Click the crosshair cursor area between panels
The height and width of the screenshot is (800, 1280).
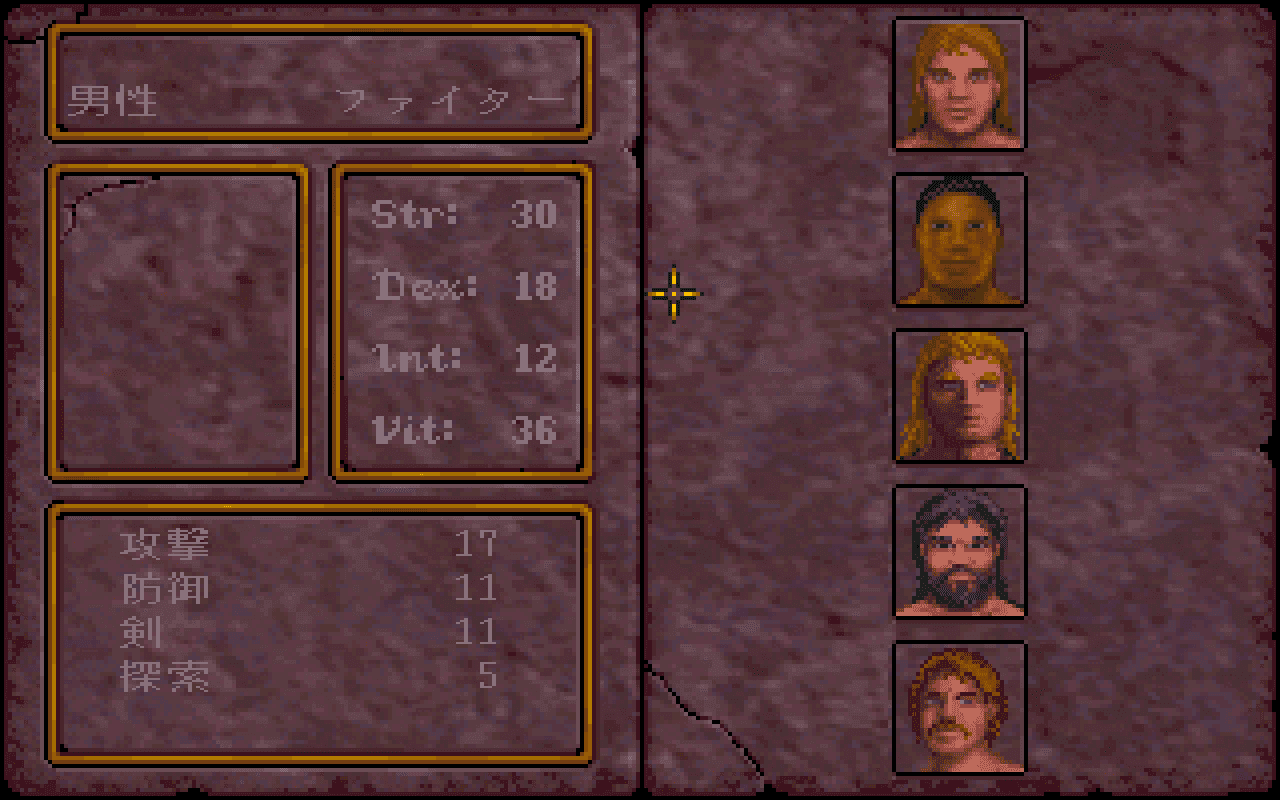pos(673,293)
